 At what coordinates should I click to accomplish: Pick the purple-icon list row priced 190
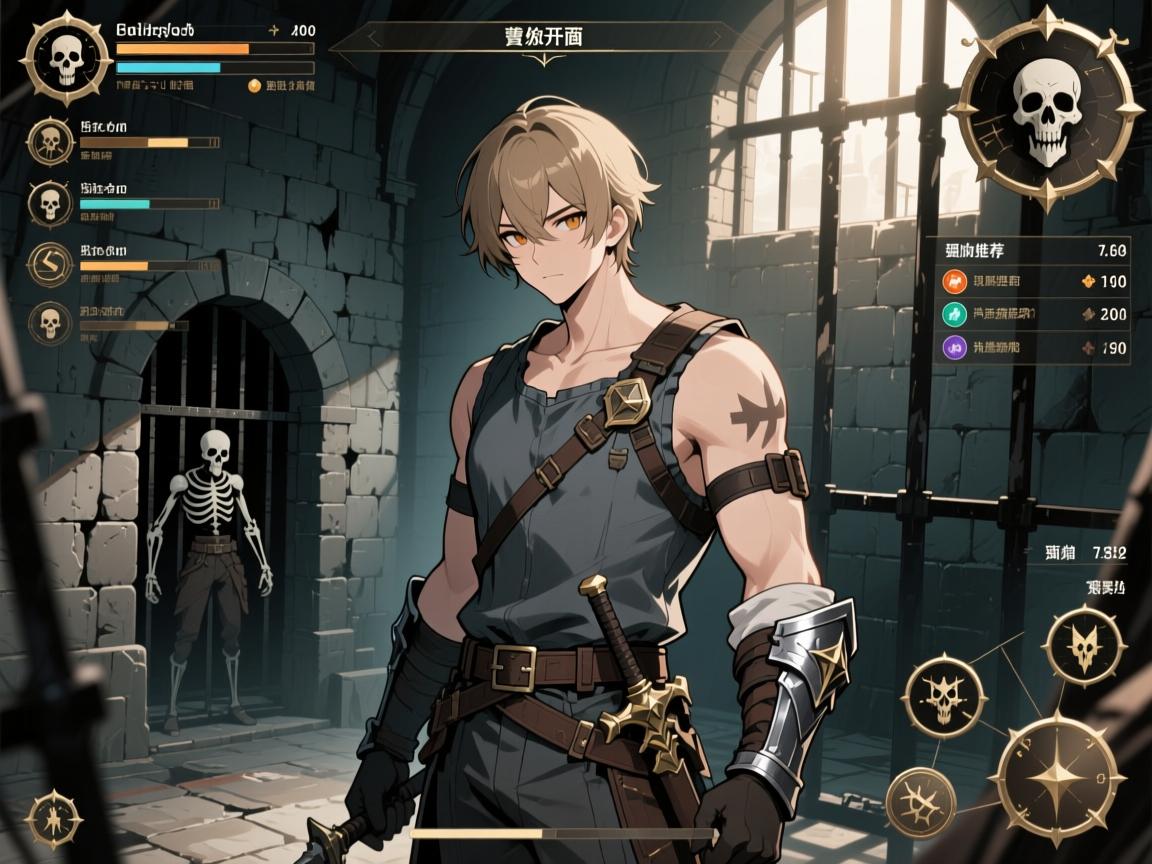click(x=1033, y=349)
